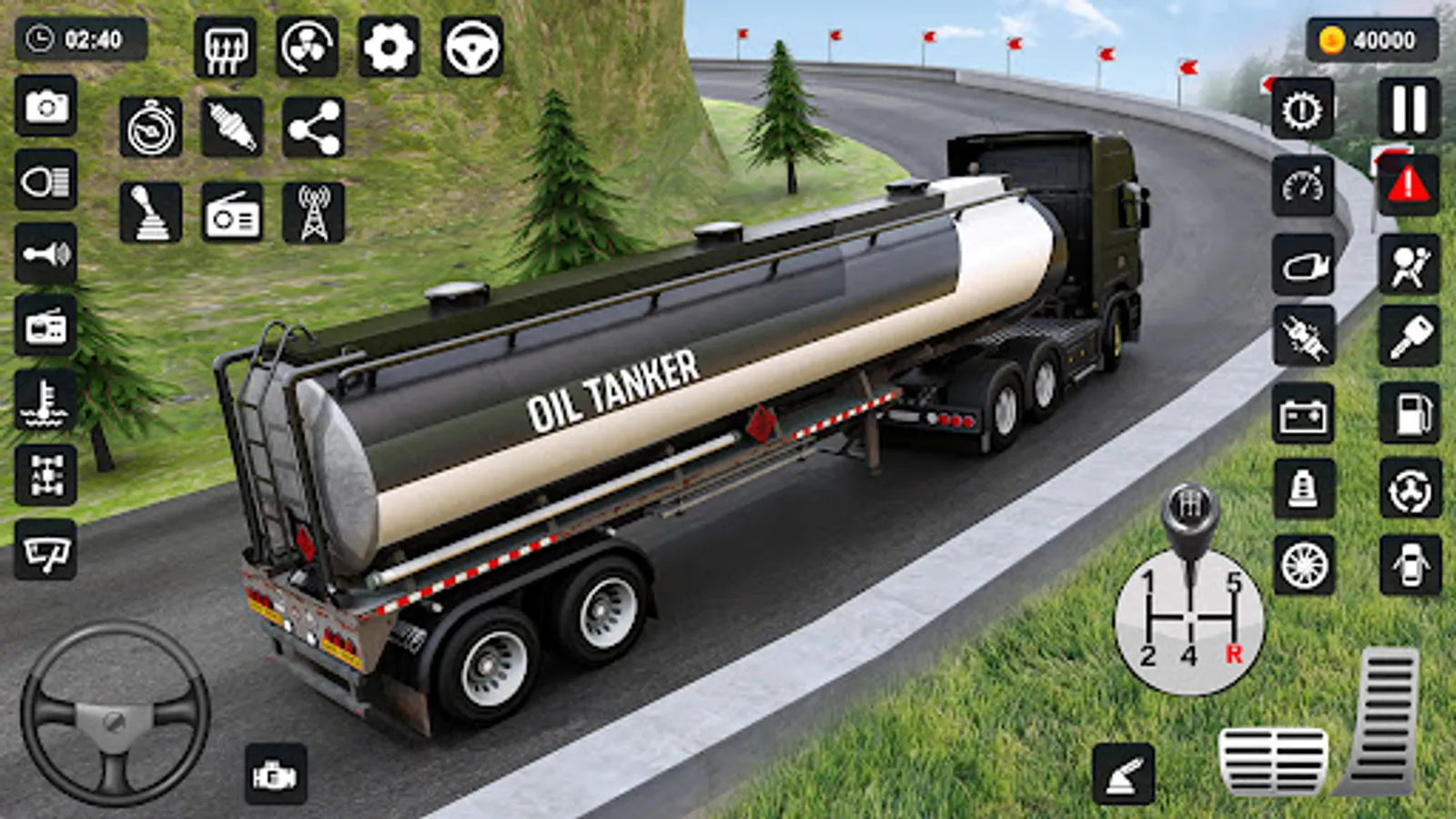Toggle the headlights icon
This screenshot has height=819, width=1456.
coord(46,181)
